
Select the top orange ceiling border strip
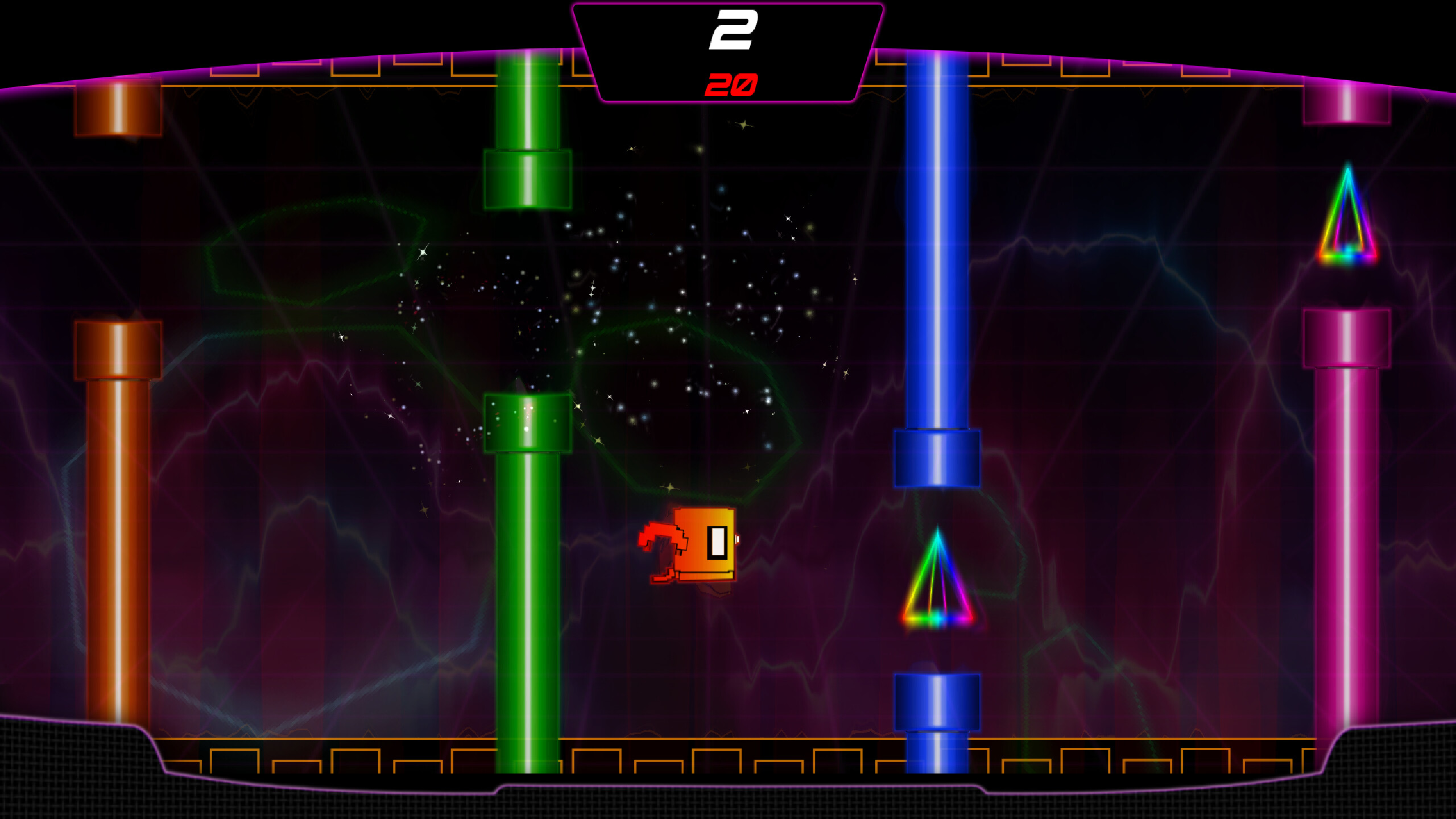pos(341,85)
